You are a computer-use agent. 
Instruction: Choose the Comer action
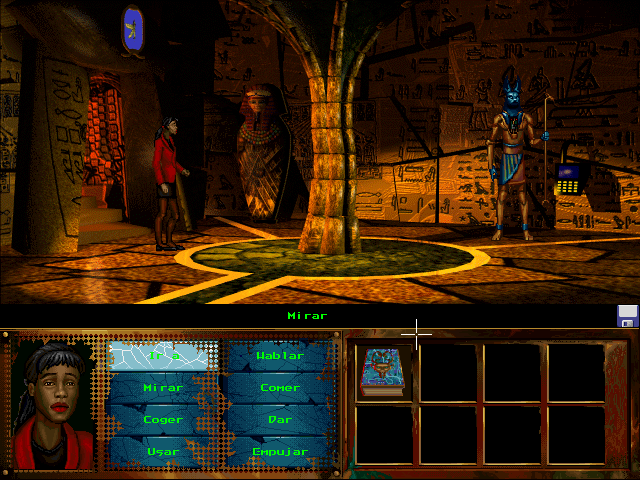click(279, 388)
